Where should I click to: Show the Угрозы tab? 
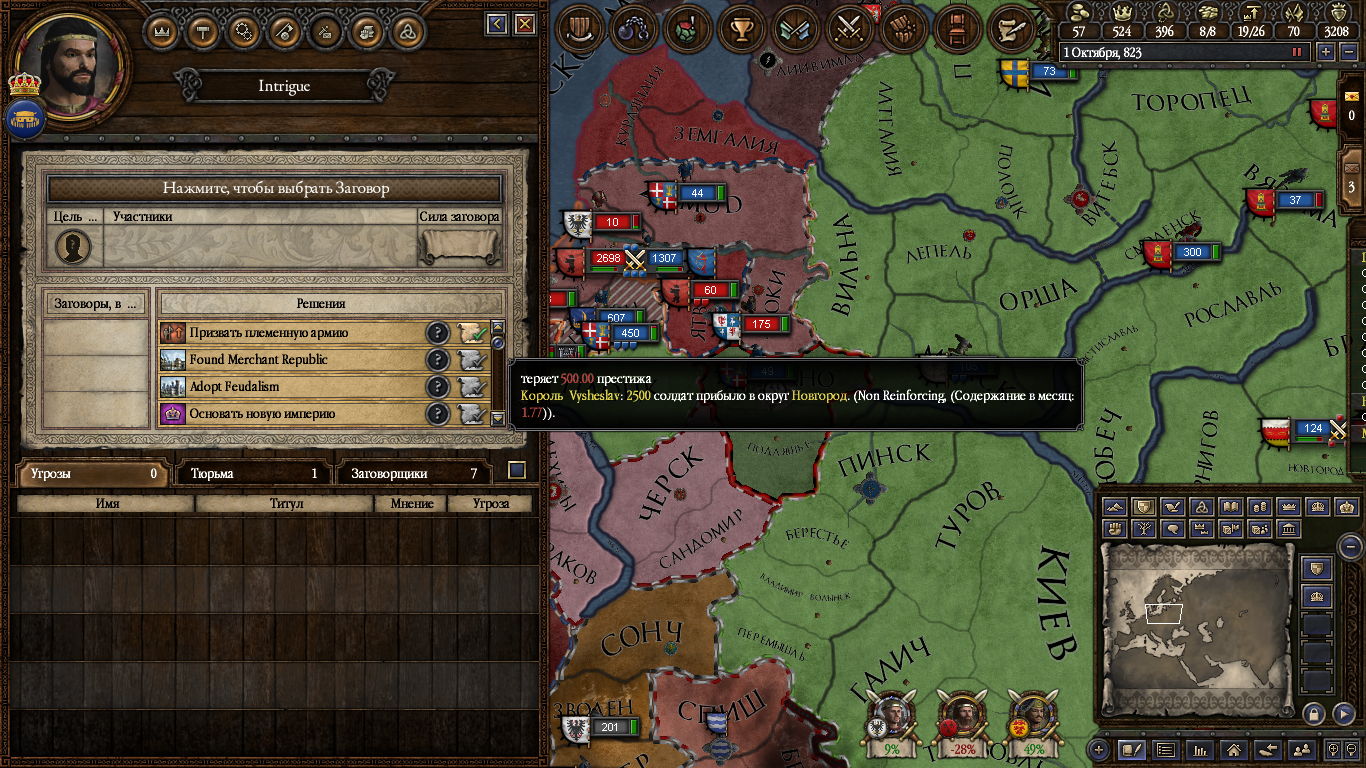(x=91, y=474)
